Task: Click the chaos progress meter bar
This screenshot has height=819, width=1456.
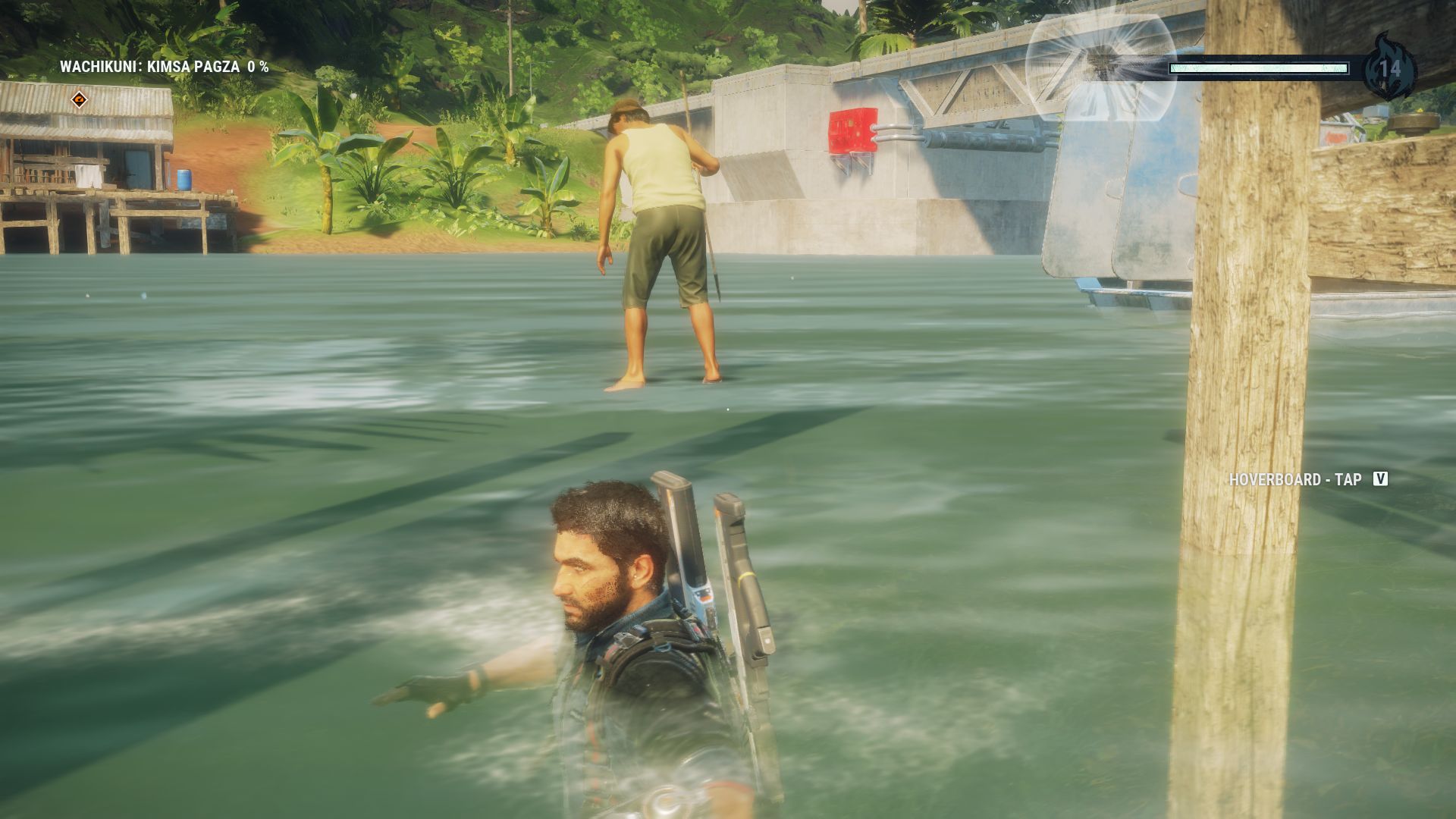Action: coord(1259,67)
